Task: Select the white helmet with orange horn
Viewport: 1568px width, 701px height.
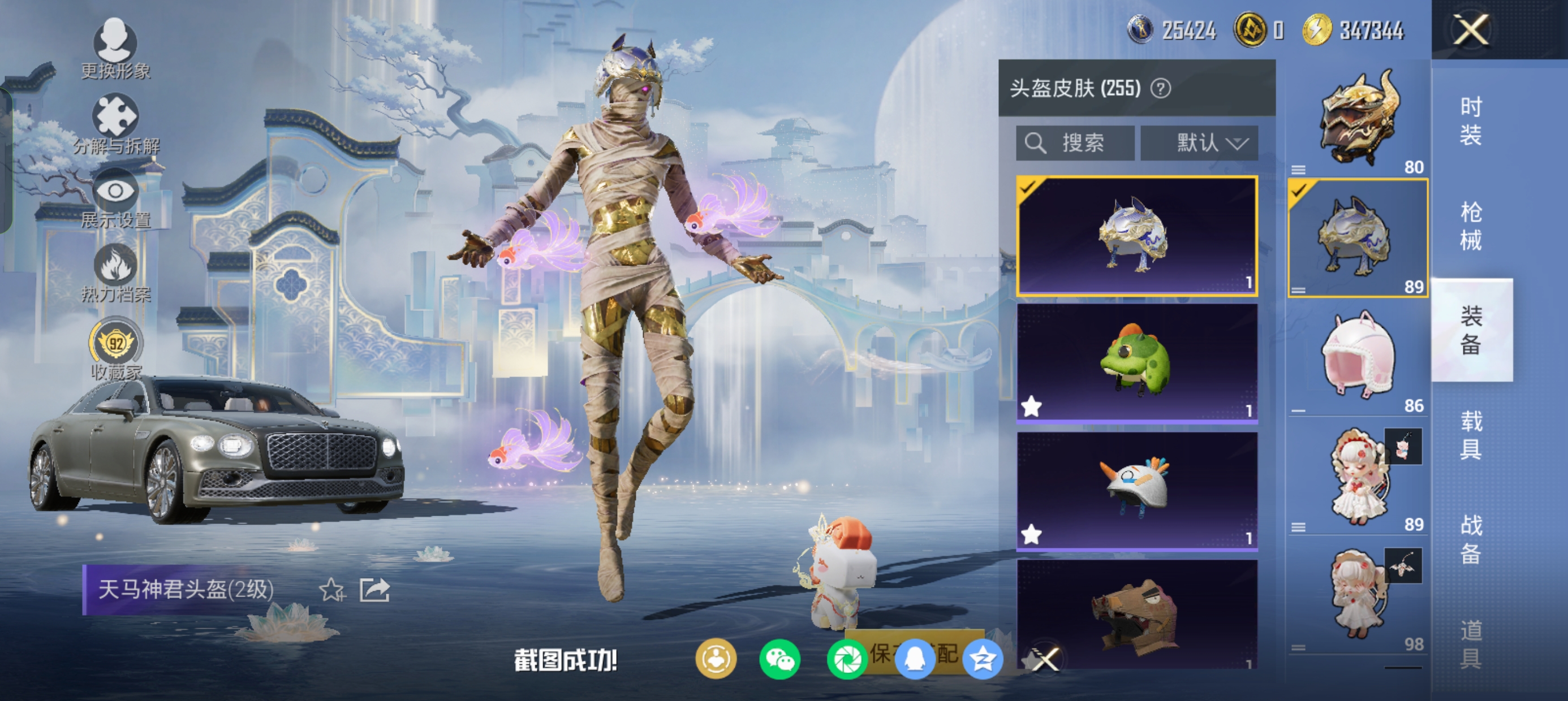Action: (1136, 490)
